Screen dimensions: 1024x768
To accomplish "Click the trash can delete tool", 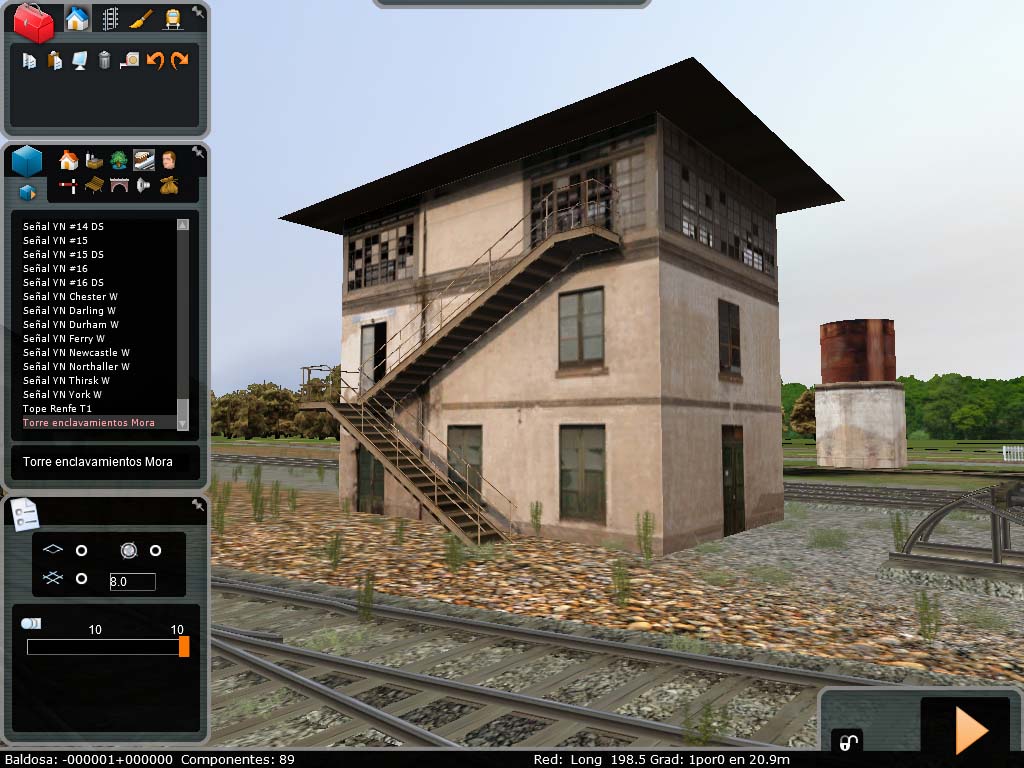I will pos(104,61).
